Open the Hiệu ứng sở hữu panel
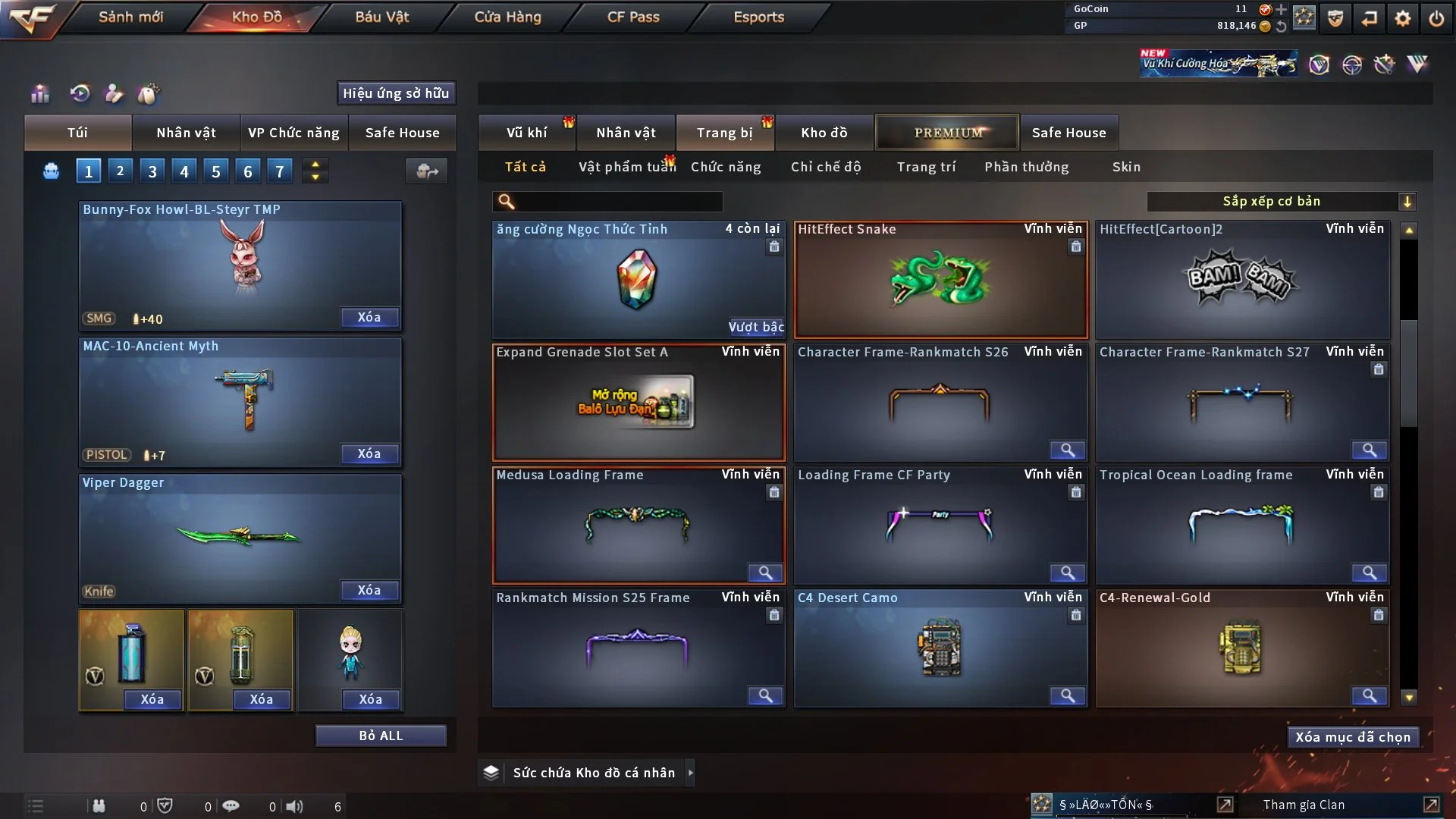Image resolution: width=1456 pixels, height=819 pixels. point(396,93)
